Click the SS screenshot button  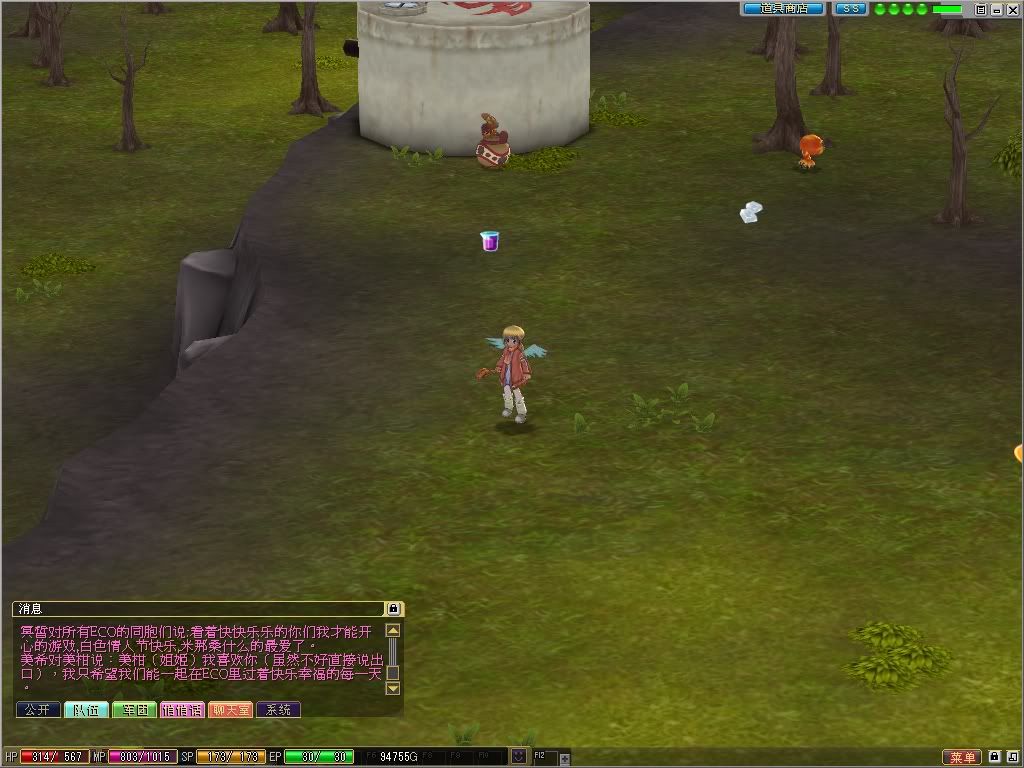click(850, 9)
